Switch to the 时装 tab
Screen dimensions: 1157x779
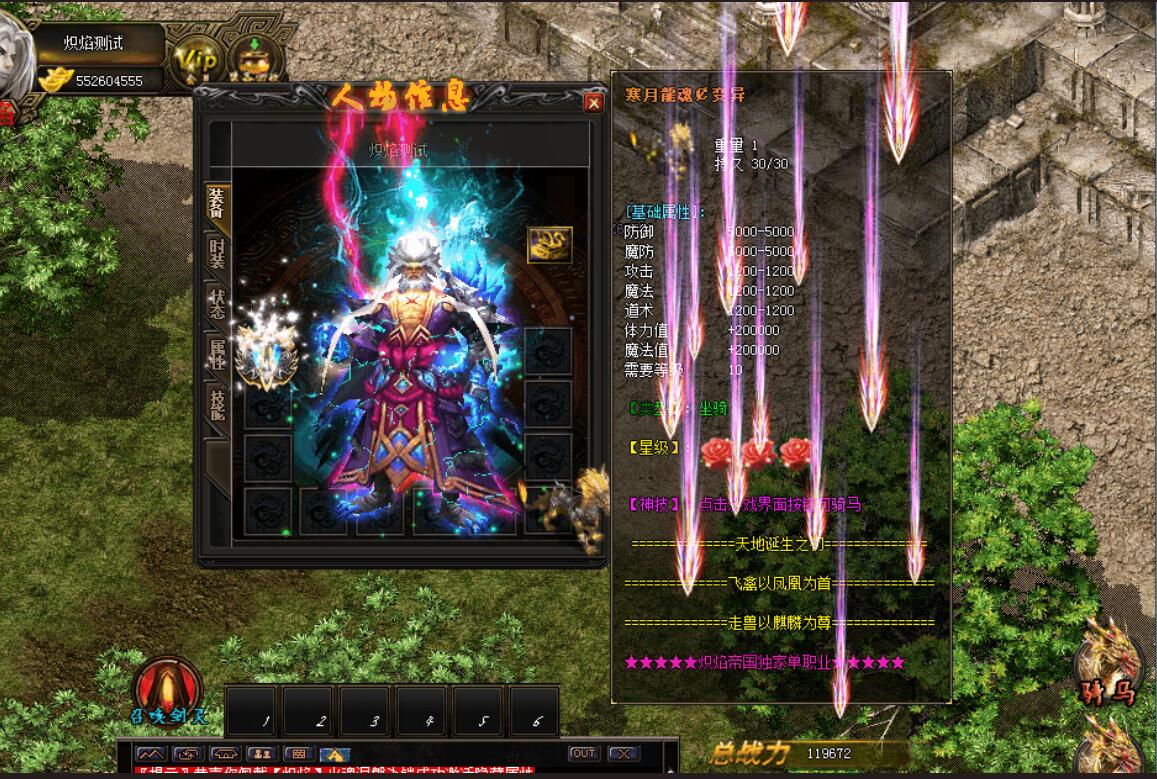pos(217,252)
